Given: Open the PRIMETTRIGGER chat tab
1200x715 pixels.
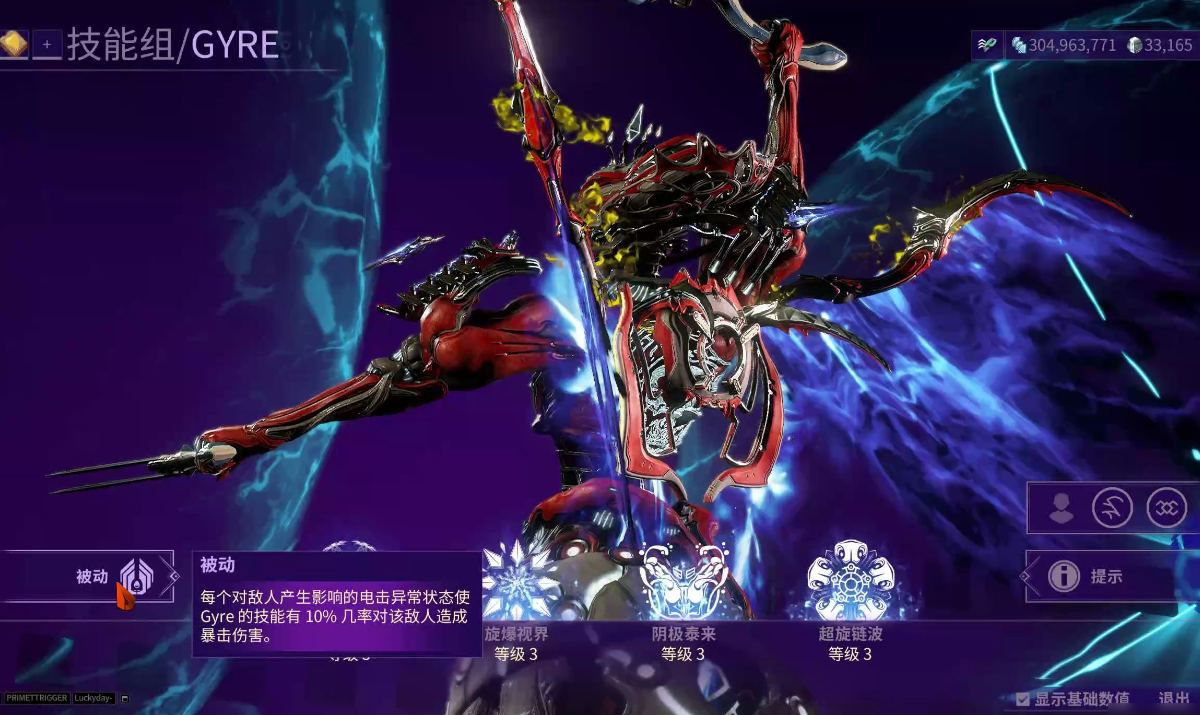Looking at the screenshot, I should (x=36, y=697).
